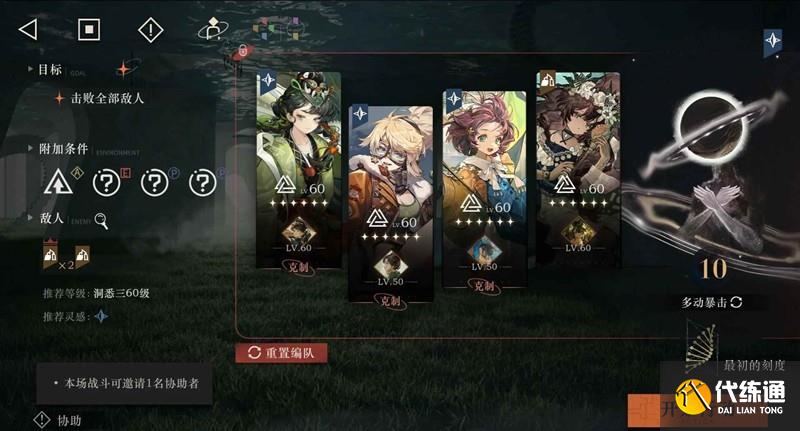Image resolution: width=800 pixels, height=431 pixels.
Task: Expand the 目标 goal section
Action: click(x=49, y=69)
